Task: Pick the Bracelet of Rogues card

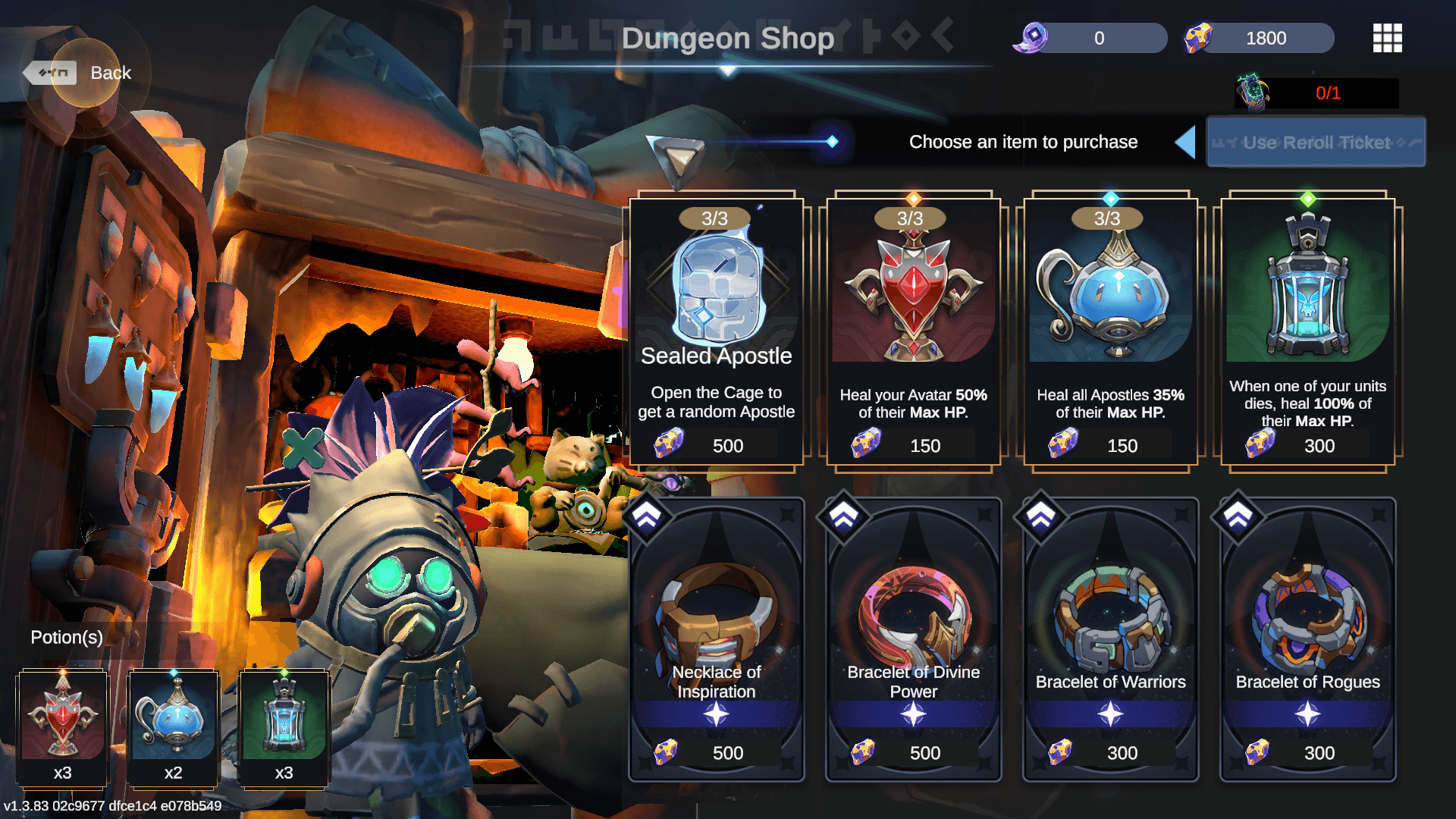Action: (1307, 639)
